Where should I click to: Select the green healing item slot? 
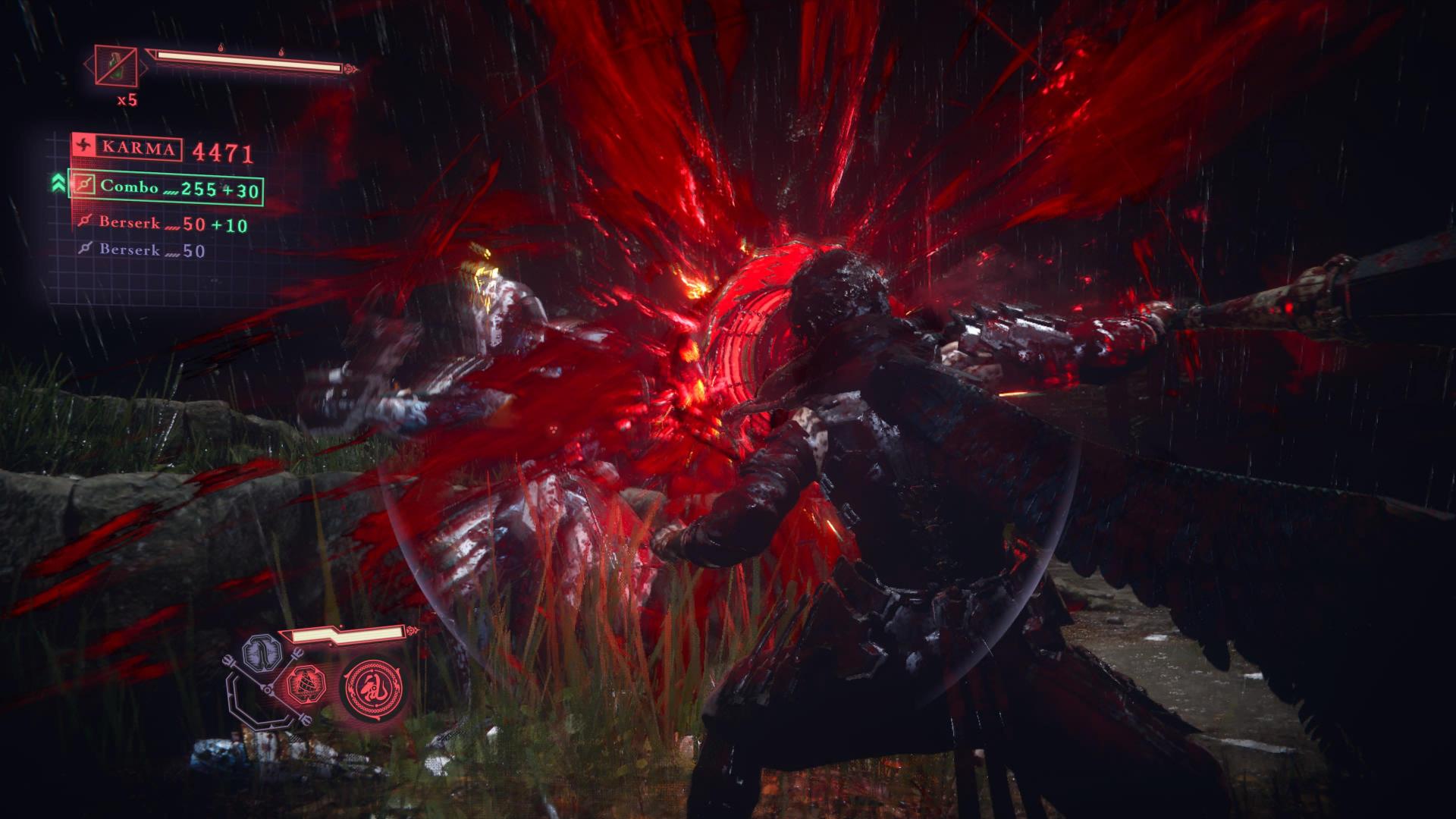(x=116, y=65)
